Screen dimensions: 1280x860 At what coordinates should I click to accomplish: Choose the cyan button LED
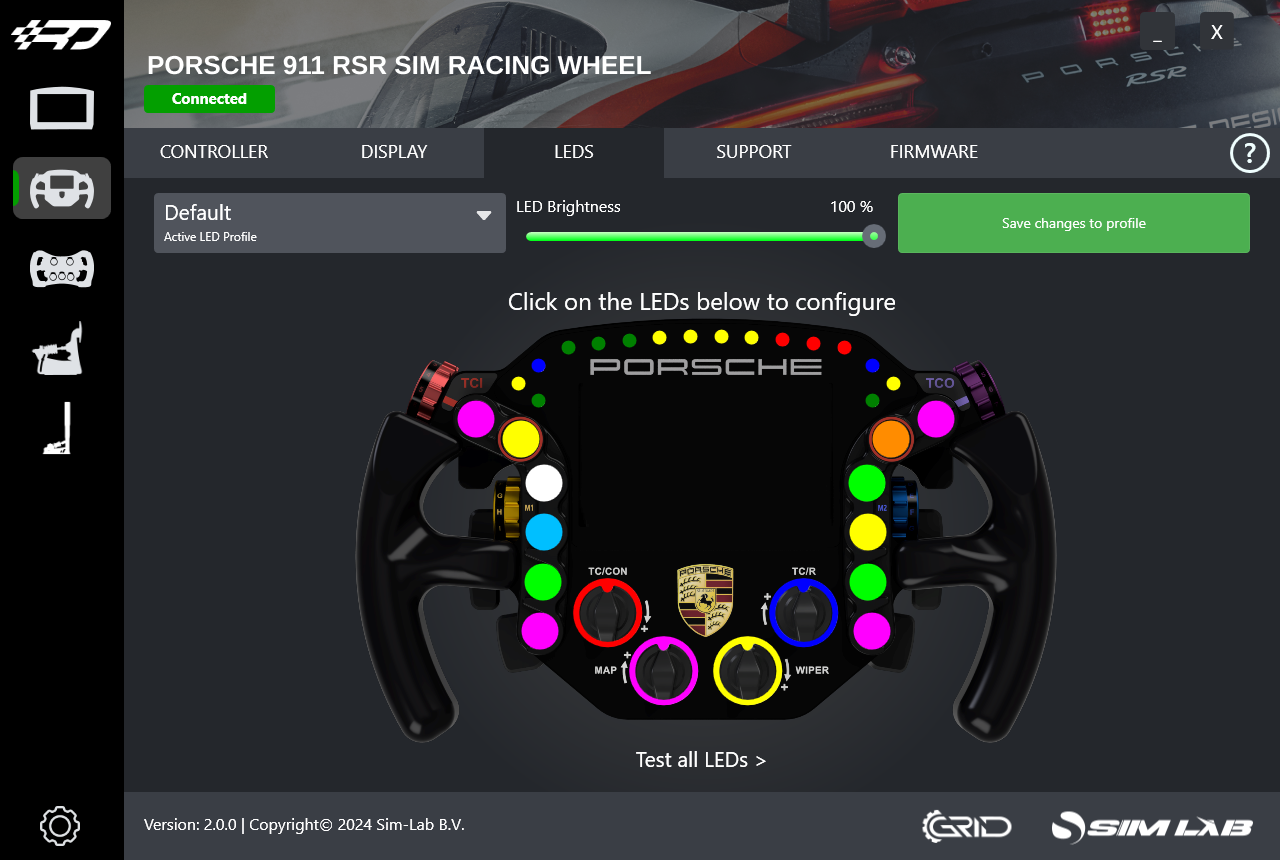click(544, 532)
